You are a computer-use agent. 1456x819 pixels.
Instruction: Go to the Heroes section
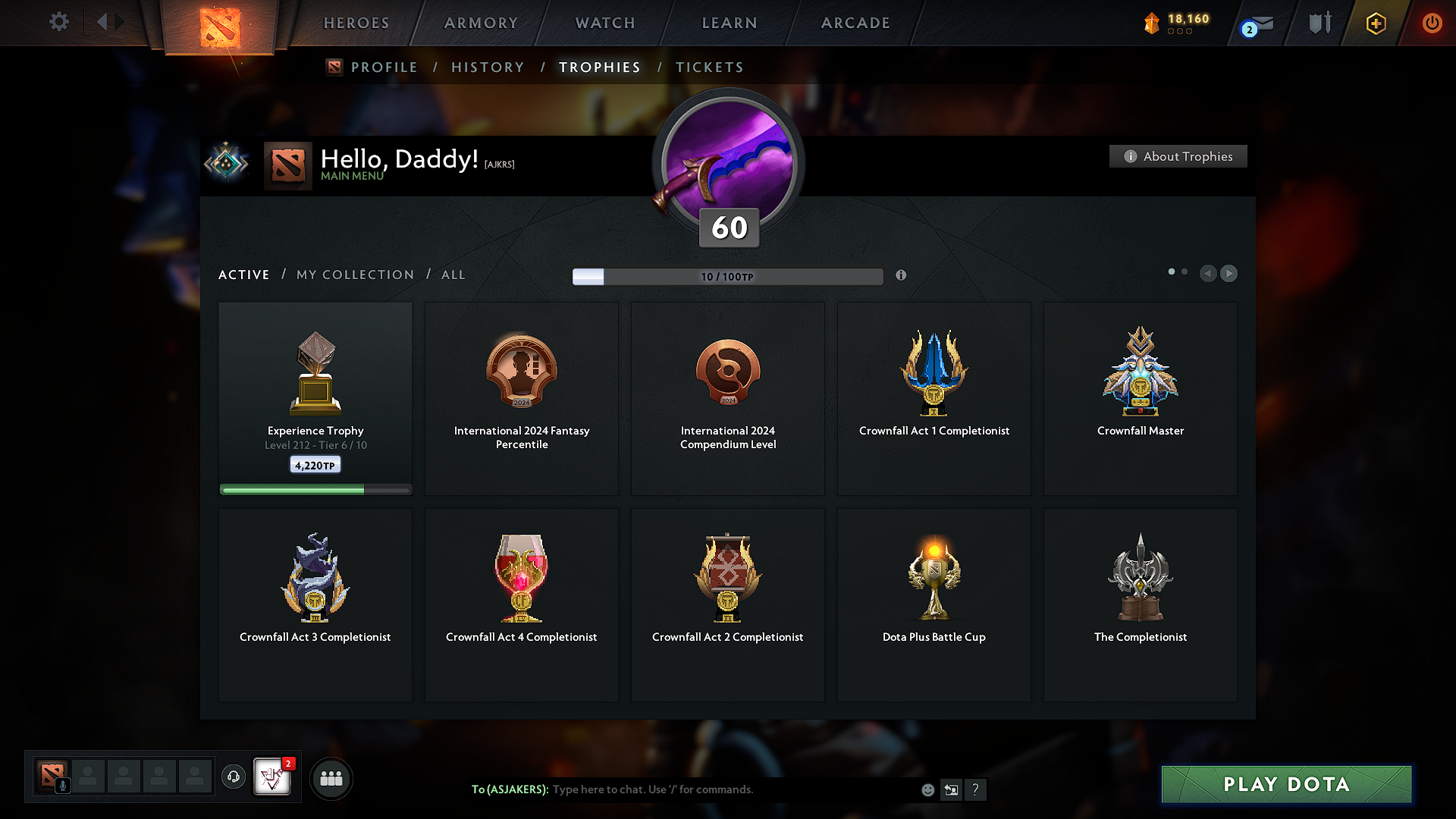coord(356,23)
